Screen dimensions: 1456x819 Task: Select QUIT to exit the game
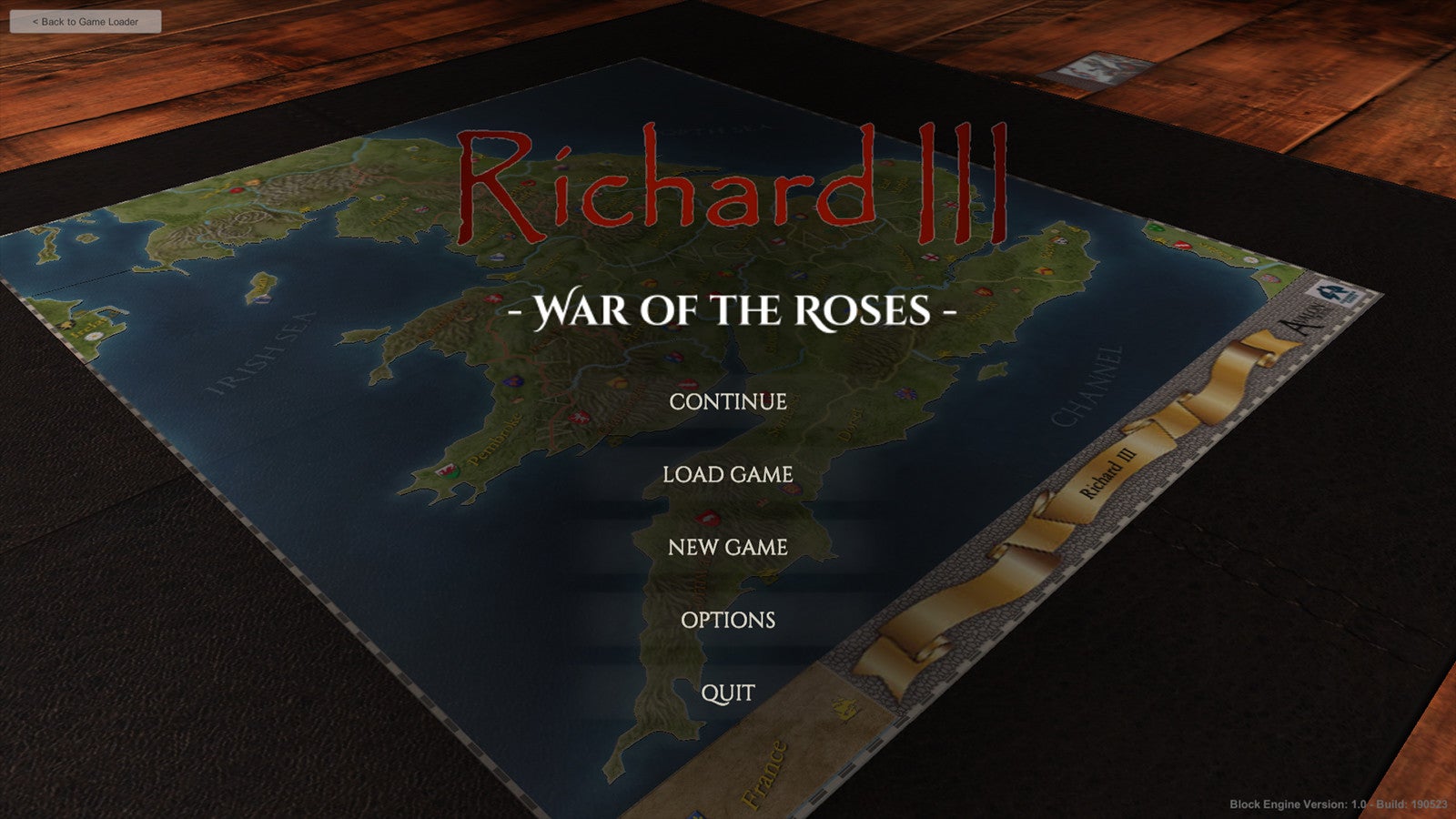click(x=728, y=693)
